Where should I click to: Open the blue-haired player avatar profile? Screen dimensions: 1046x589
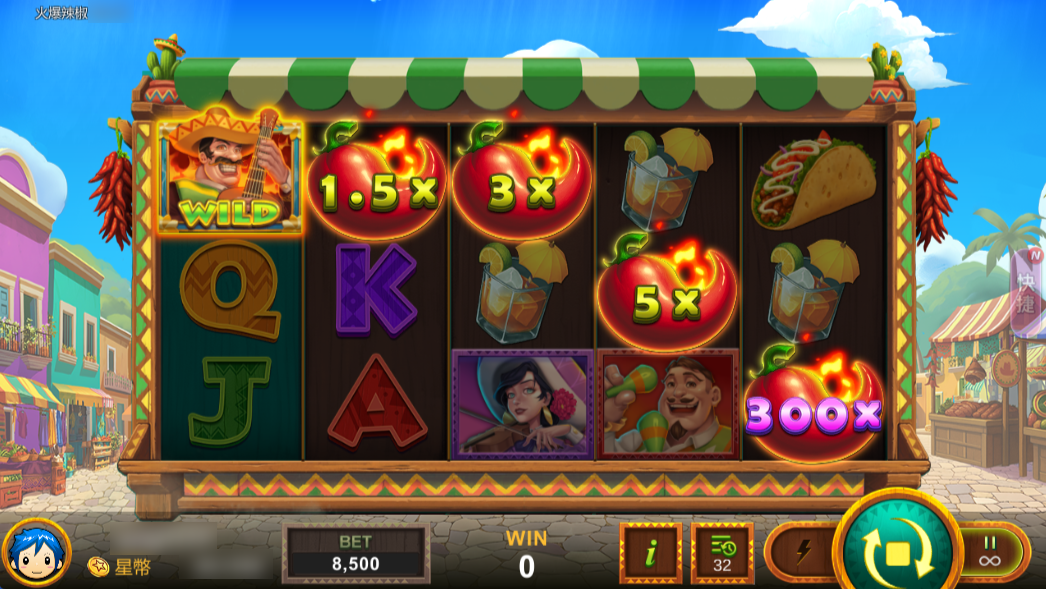coord(37,553)
